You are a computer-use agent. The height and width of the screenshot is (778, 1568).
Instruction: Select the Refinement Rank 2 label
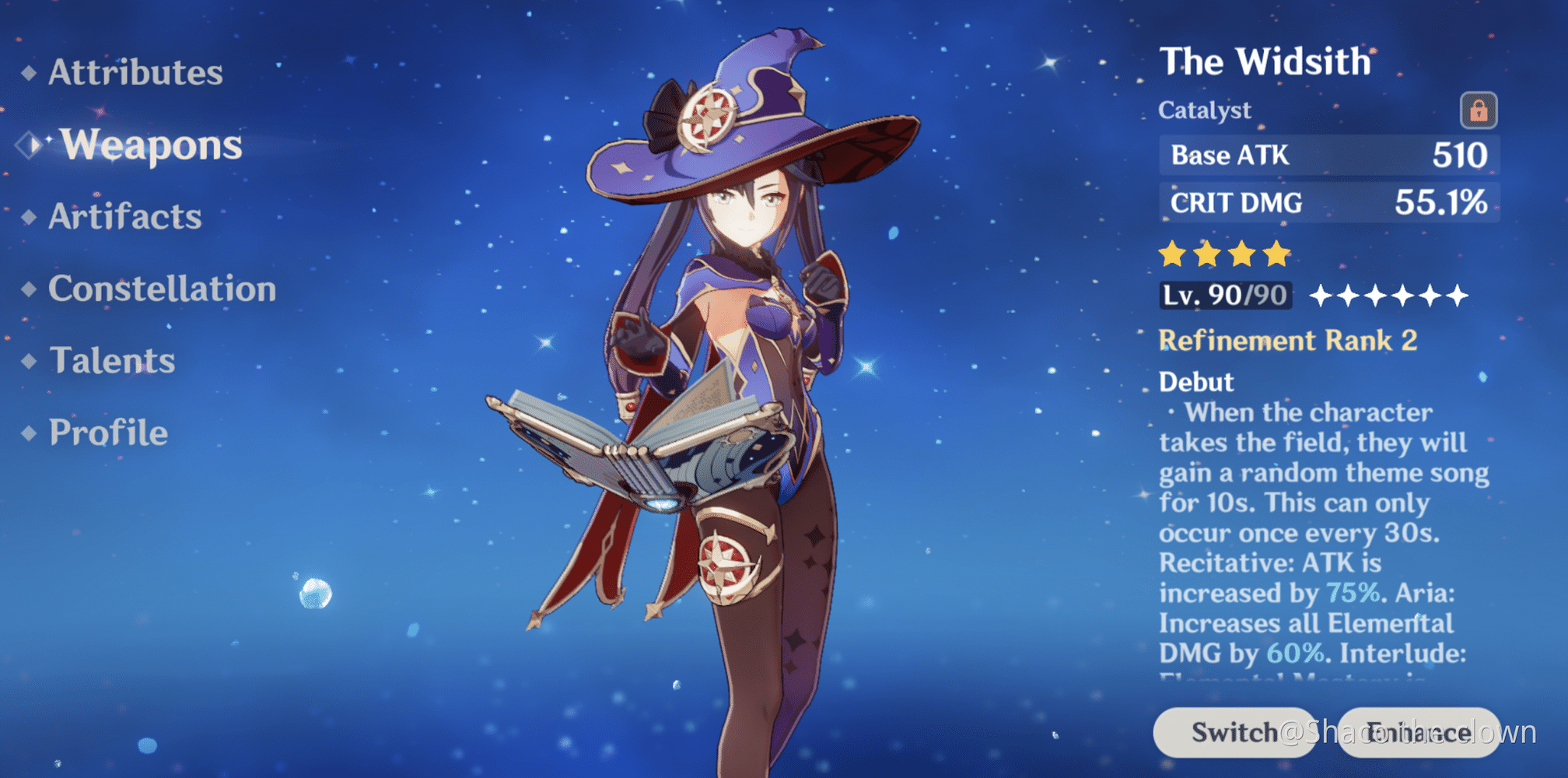1287,341
